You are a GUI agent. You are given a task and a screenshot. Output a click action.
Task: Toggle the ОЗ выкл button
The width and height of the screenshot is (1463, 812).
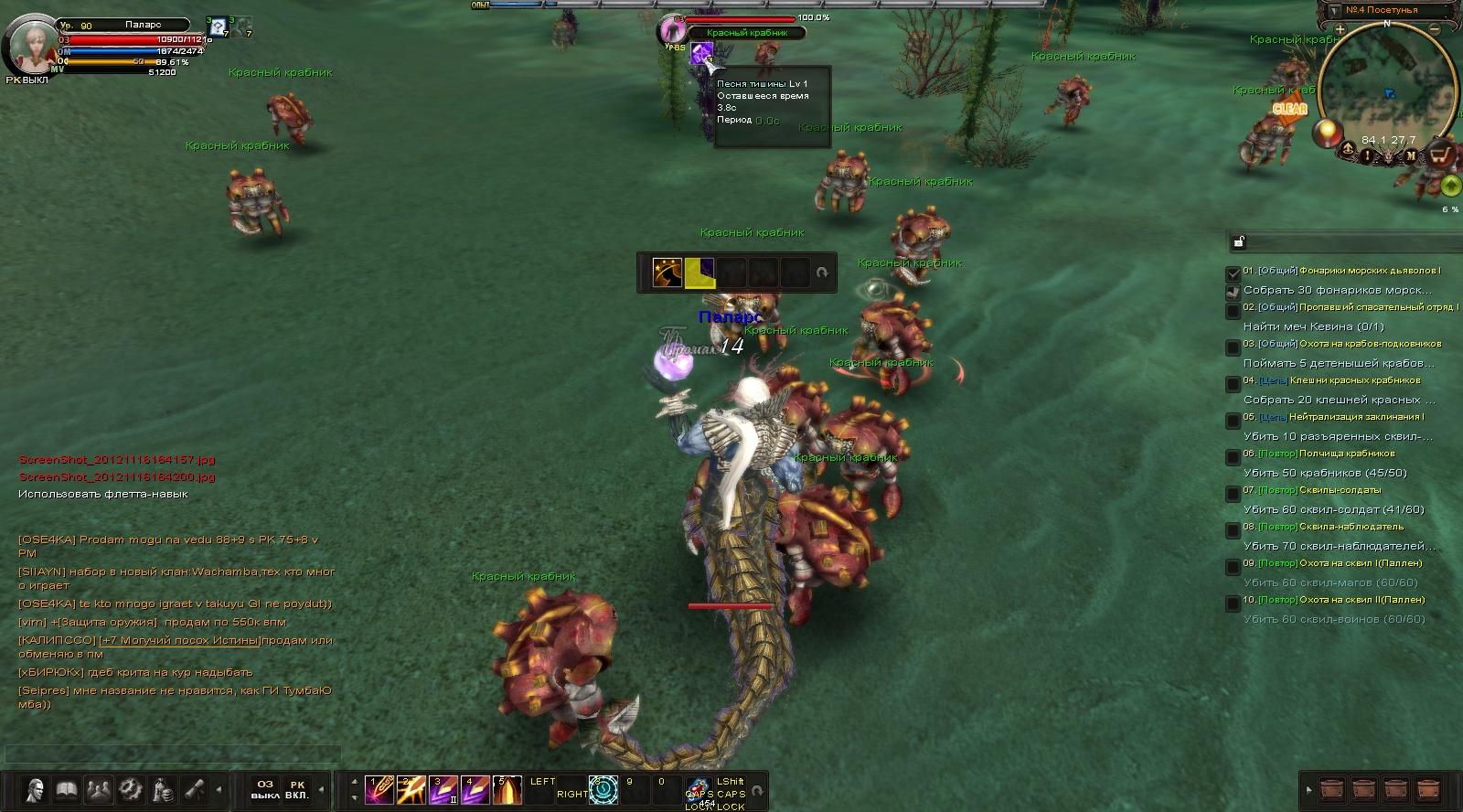[265, 789]
